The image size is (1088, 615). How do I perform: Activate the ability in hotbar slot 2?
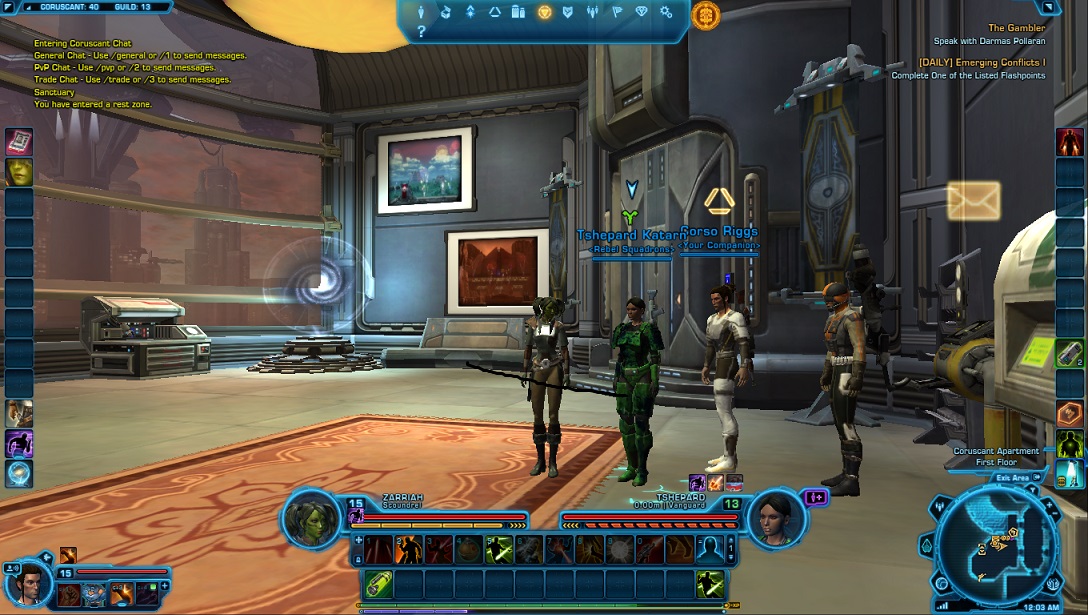tap(409, 548)
